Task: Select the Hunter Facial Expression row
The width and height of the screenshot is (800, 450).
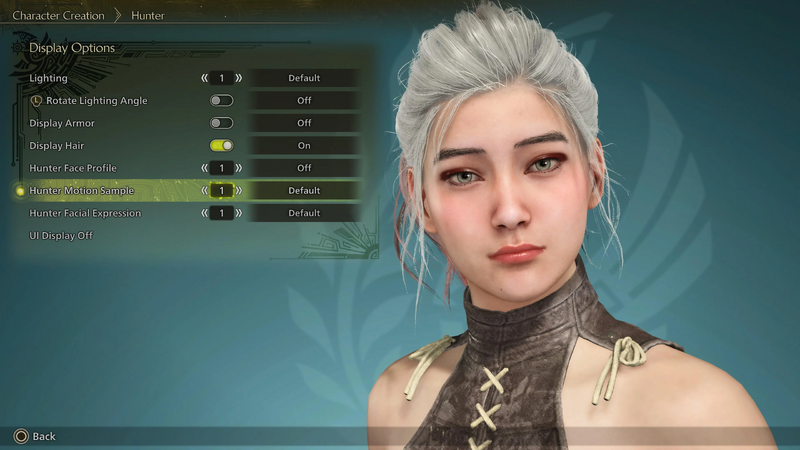Action: 85,213
